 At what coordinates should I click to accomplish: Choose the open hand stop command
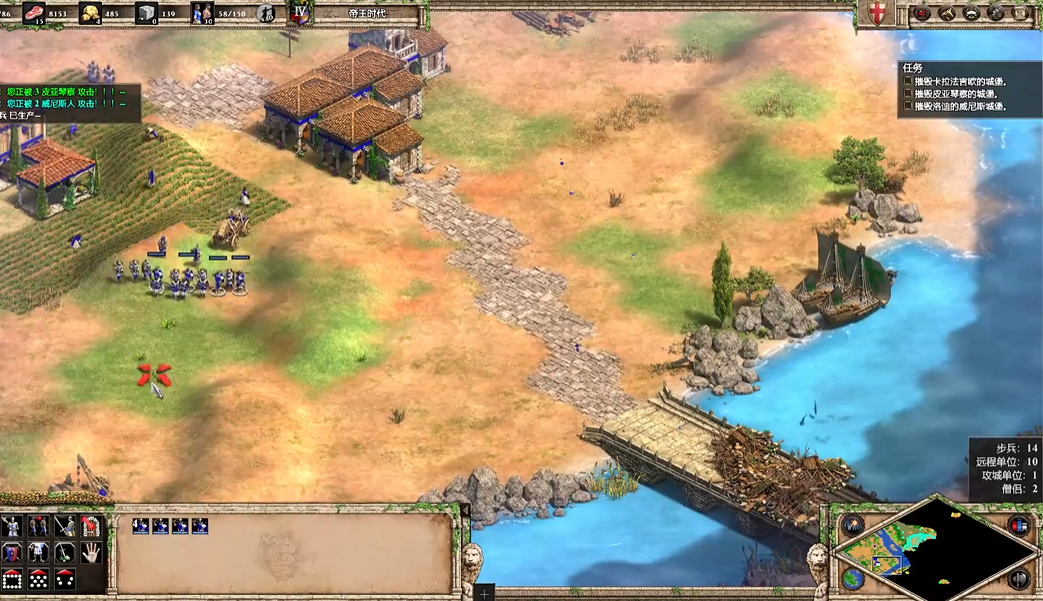(x=91, y=552)
